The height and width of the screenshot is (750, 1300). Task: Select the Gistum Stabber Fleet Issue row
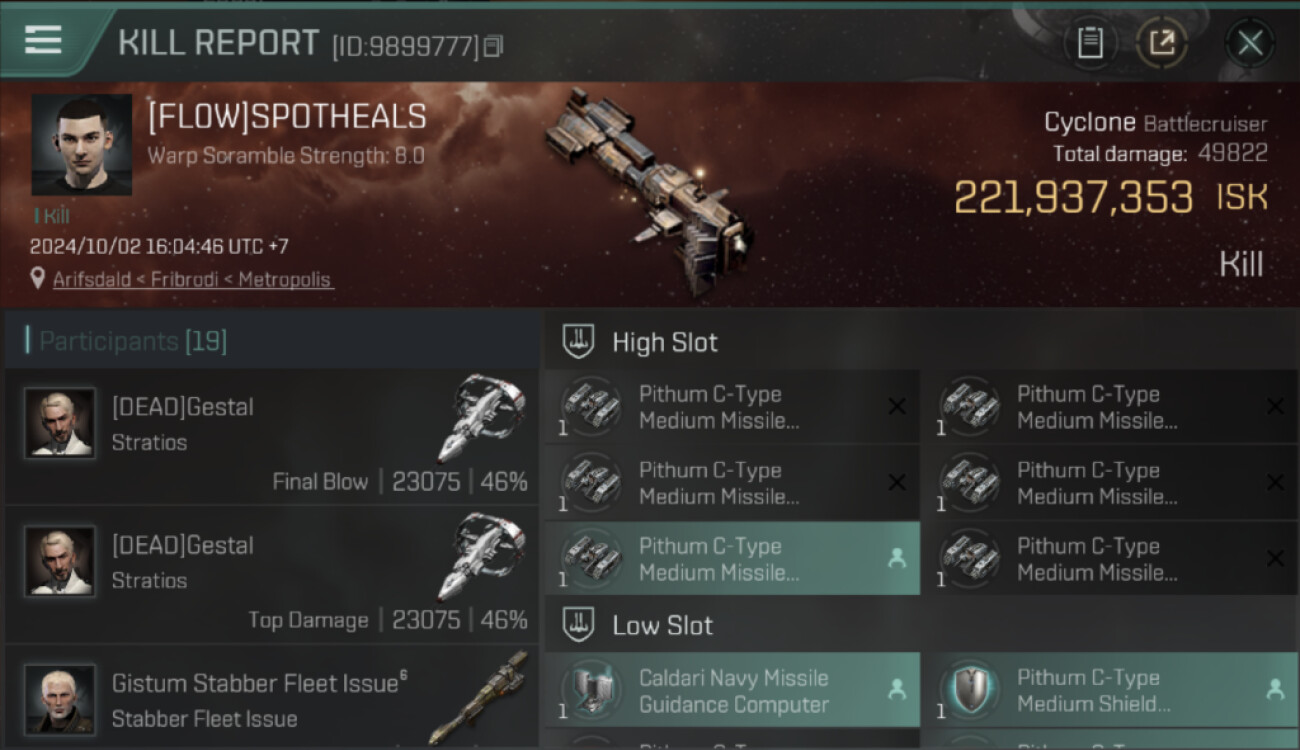[x=272, y=698]
